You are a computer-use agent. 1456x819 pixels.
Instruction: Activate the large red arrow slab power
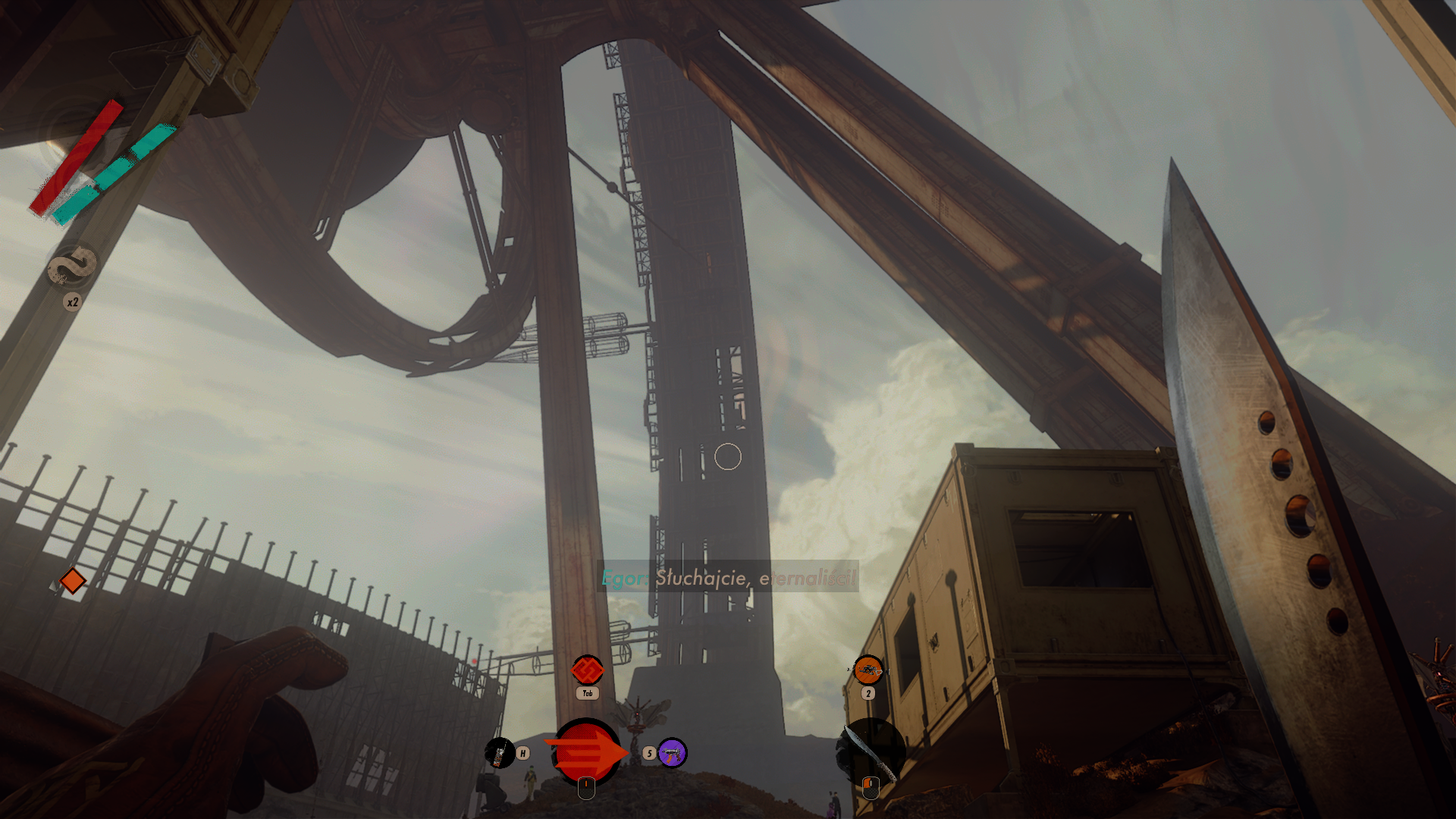(585, 752)
